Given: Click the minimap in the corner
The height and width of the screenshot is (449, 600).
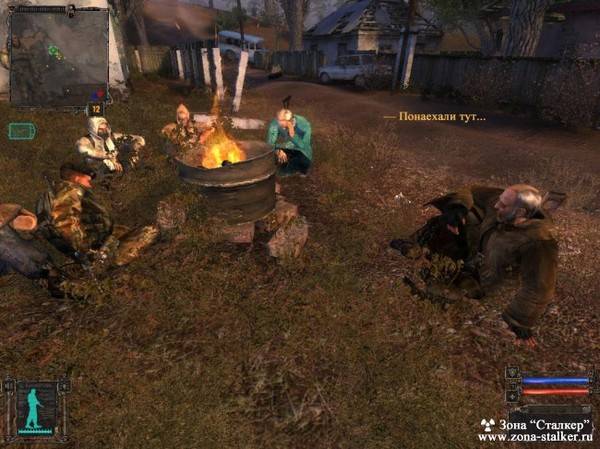Looking at the screenshot, I should pos(58,56).
